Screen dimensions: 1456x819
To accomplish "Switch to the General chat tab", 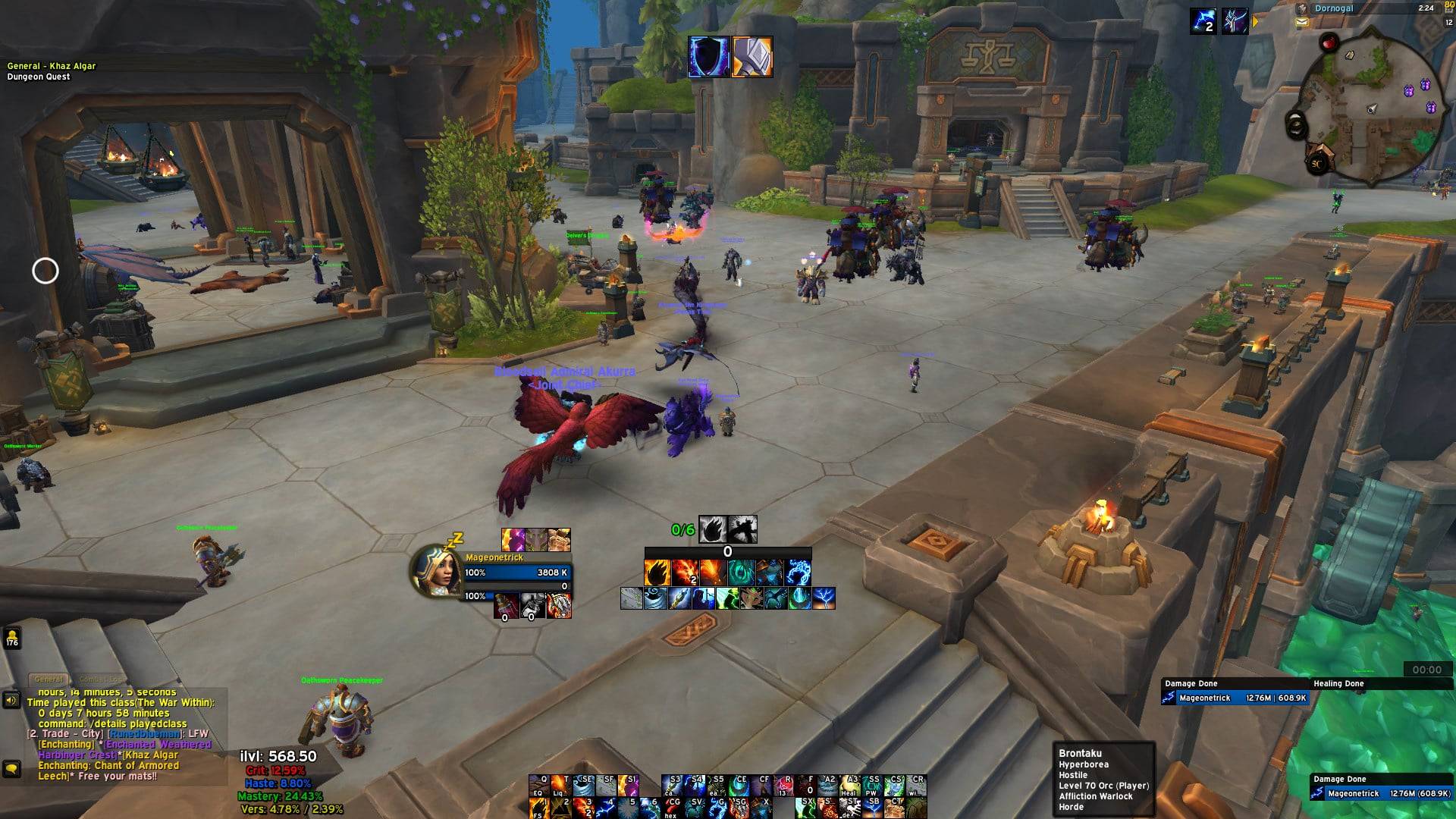I will (49, 679).
